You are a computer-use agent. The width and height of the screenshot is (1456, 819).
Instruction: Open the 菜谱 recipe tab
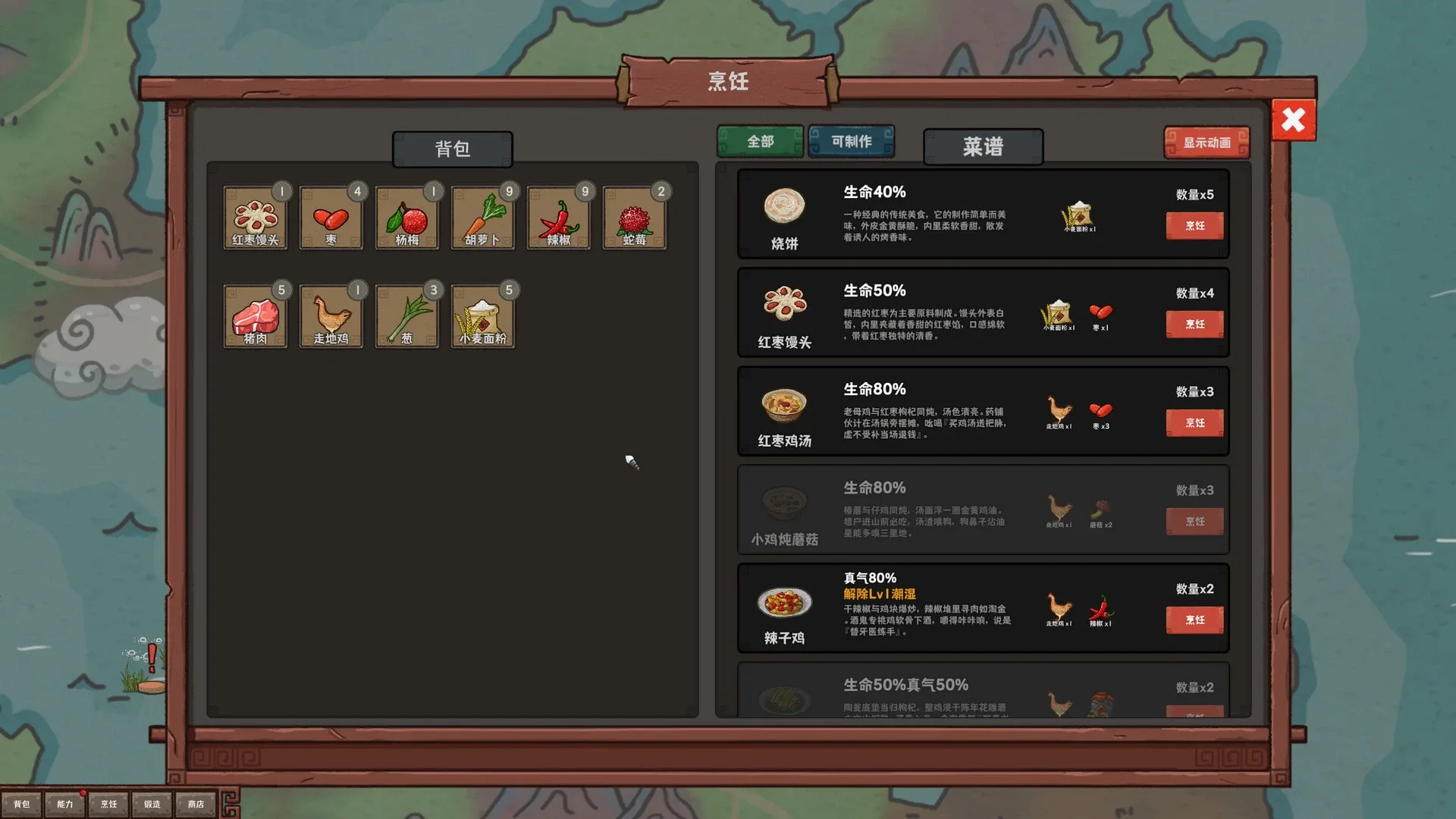tap(982, 147)
